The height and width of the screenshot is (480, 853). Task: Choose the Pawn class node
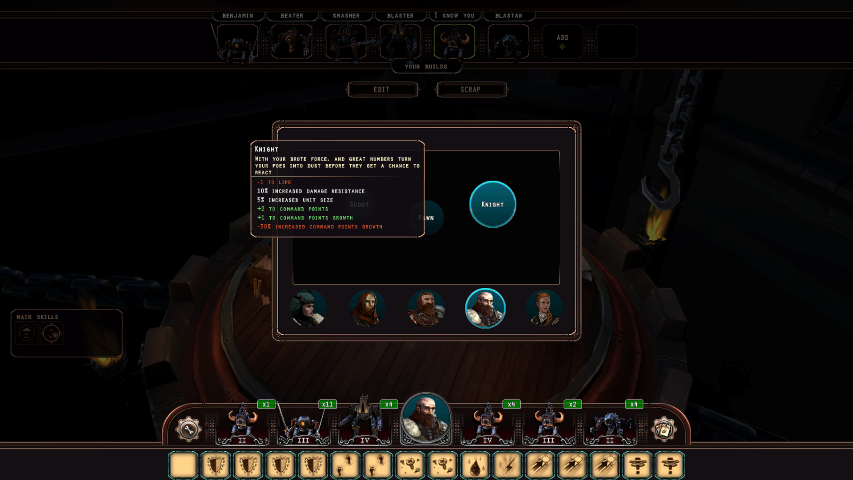[x=427, y=215]
